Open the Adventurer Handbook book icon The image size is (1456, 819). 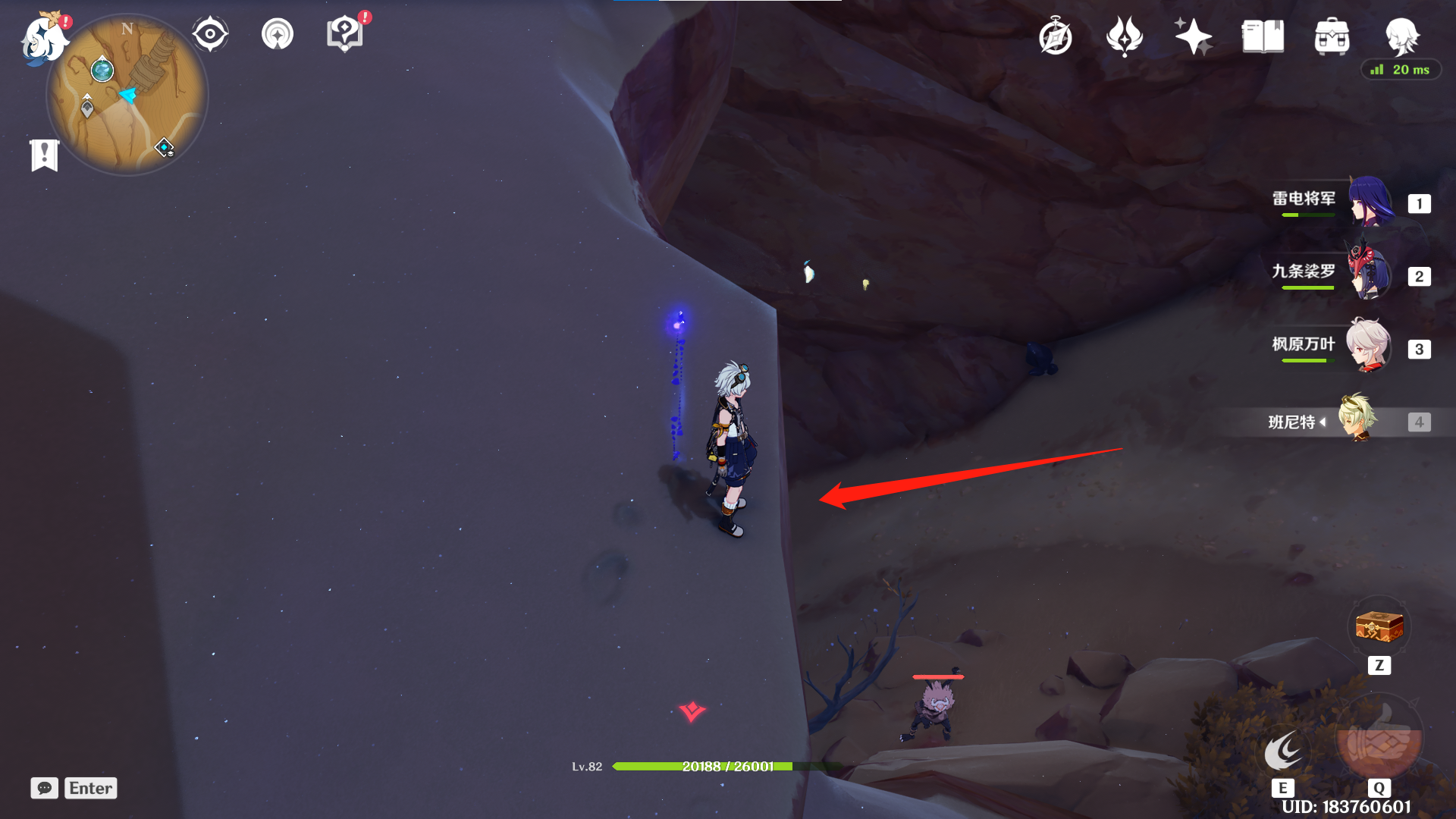coord(1263,36)
